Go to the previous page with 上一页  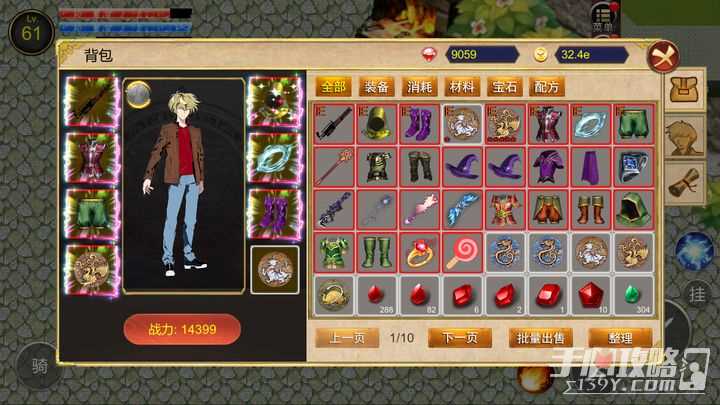(x=347, y=337)
